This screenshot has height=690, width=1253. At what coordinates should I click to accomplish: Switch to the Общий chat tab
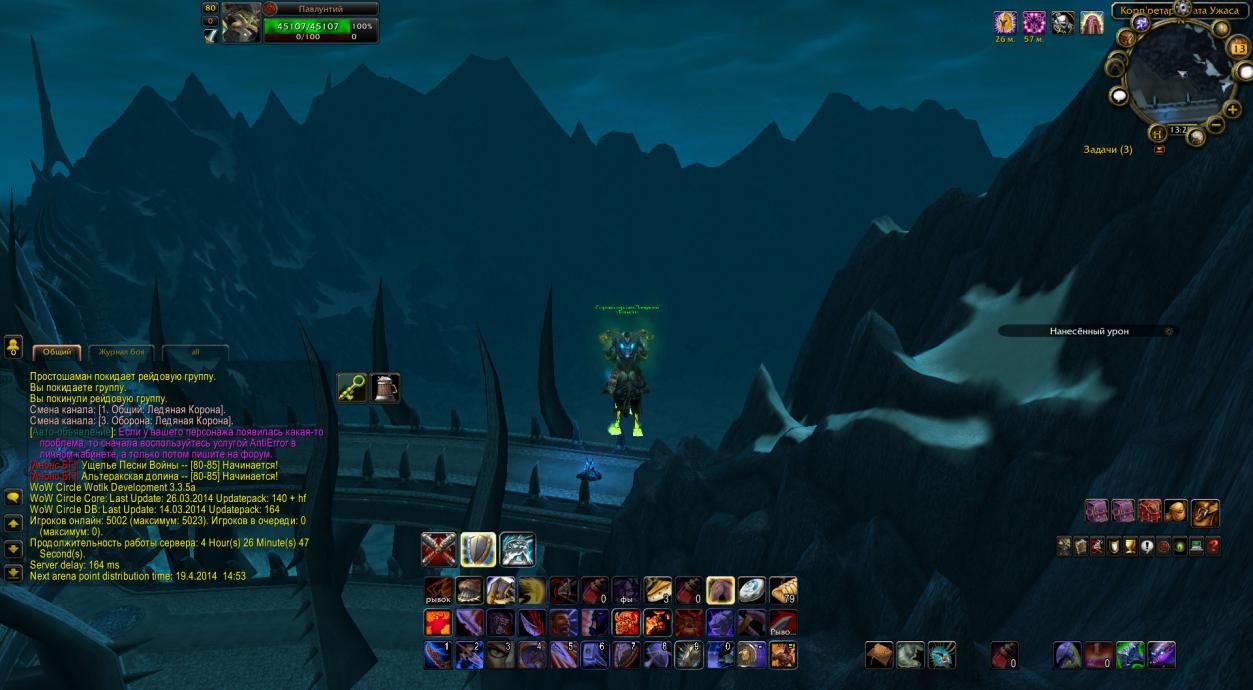[x=56, y=352]
